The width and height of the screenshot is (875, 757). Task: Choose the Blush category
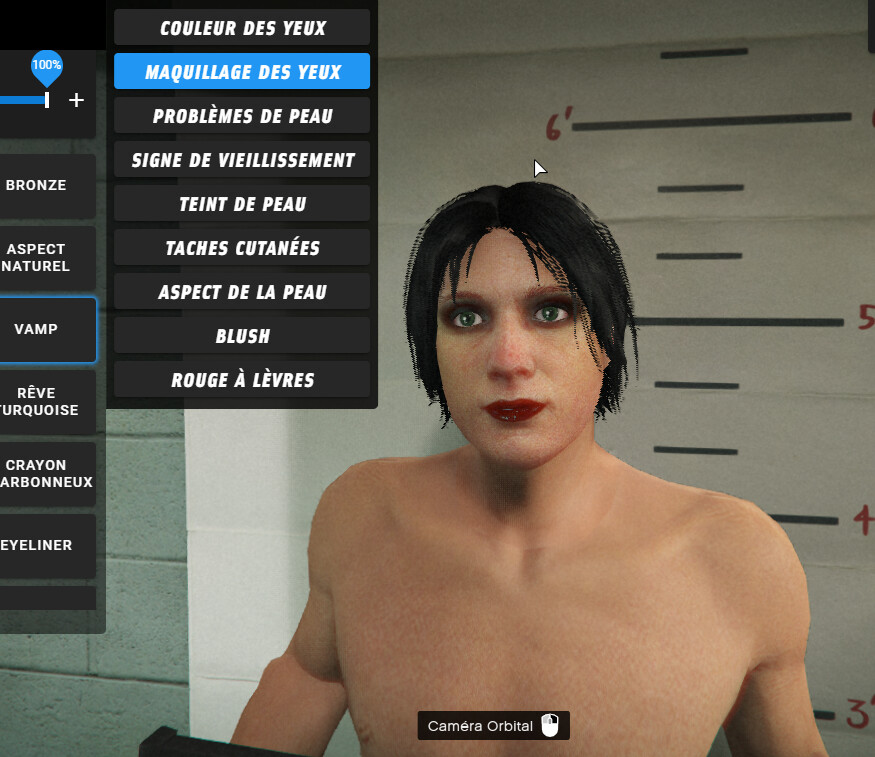242,336
